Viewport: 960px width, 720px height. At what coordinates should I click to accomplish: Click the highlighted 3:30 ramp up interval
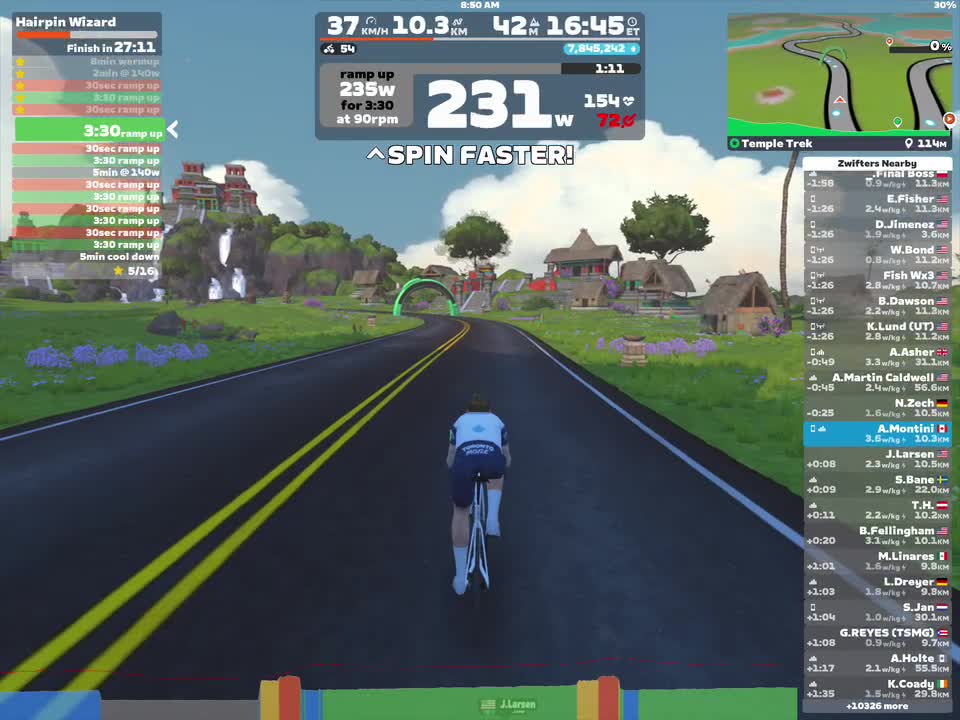tap(88, 131)
